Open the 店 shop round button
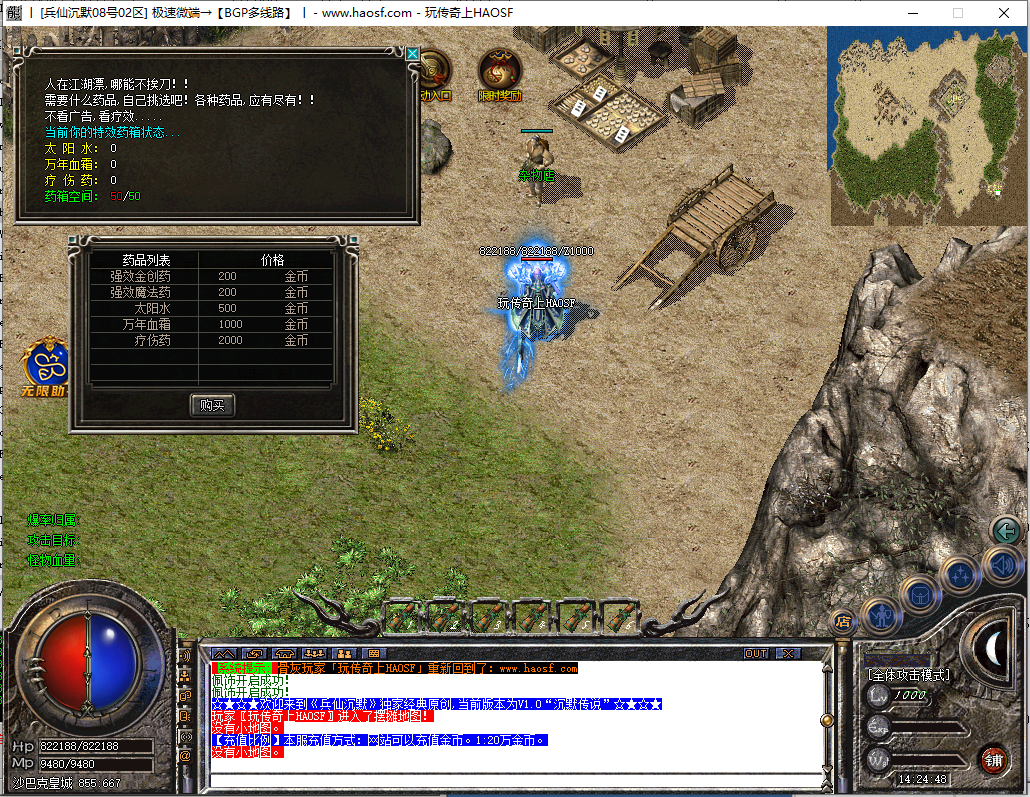 [x=841, y=620]
